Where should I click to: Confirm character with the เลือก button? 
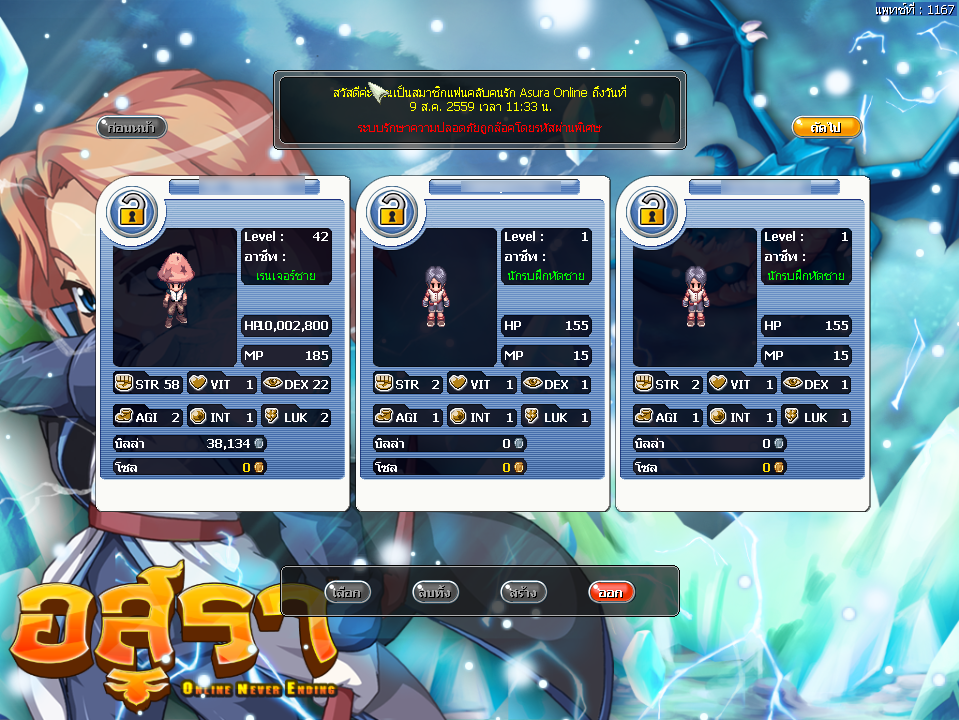(x=349, y=592)
